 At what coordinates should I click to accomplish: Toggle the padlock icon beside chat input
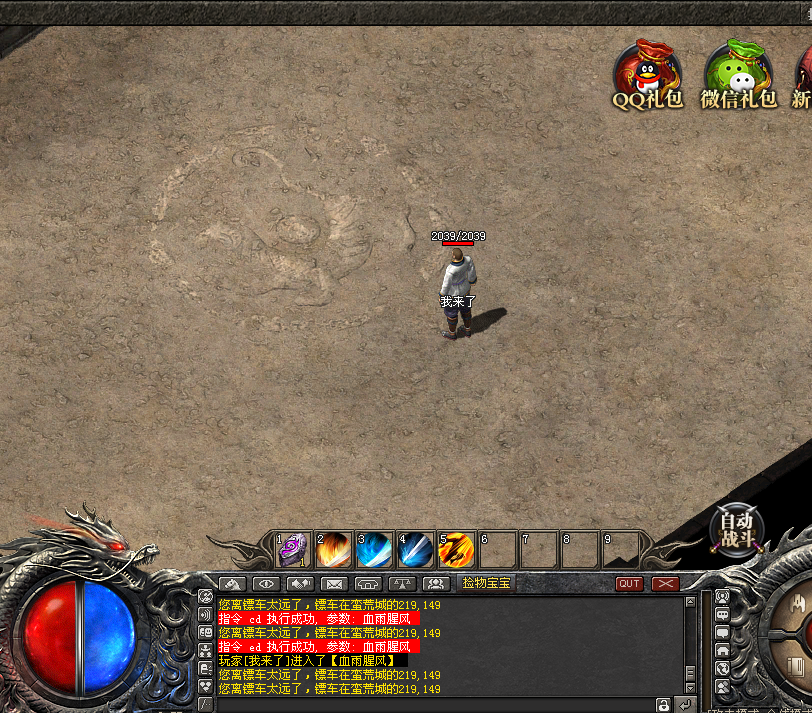664,705
